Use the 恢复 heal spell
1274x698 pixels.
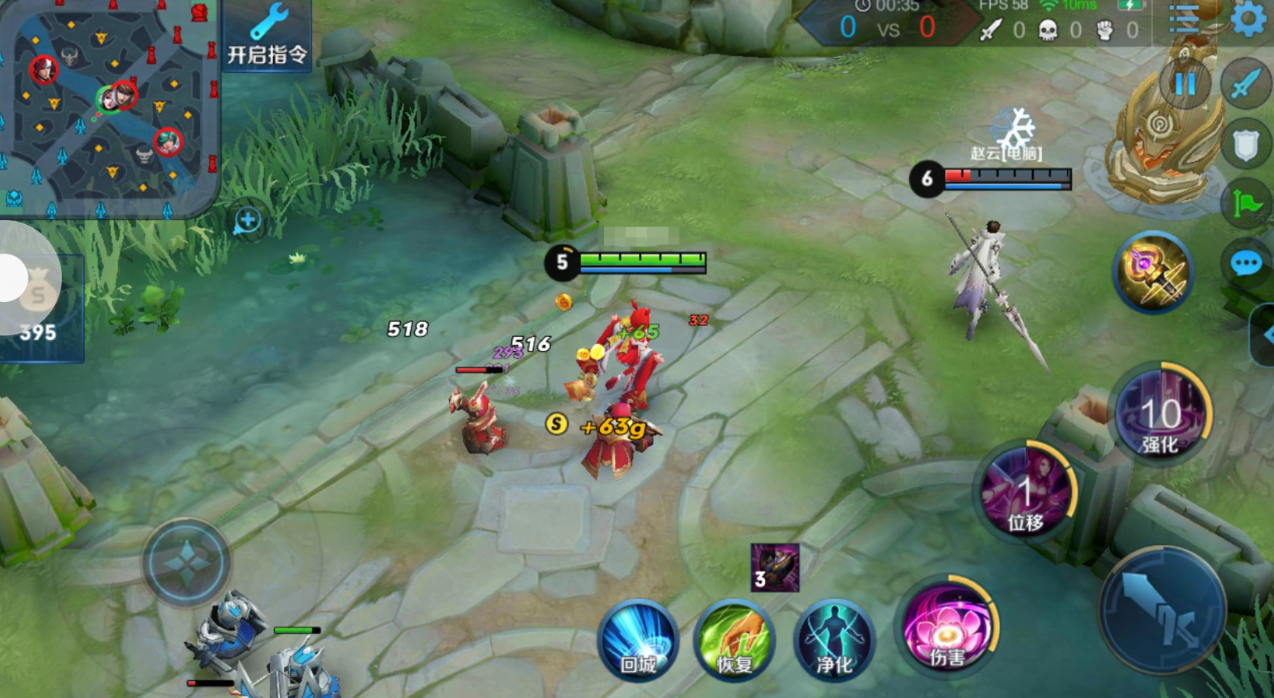pyautogui.click(x=735, y=640)
